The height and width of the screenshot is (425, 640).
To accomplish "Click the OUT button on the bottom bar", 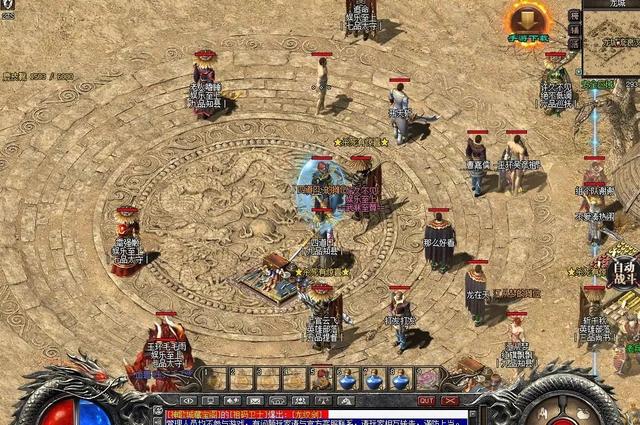I will tap(426, 400).
